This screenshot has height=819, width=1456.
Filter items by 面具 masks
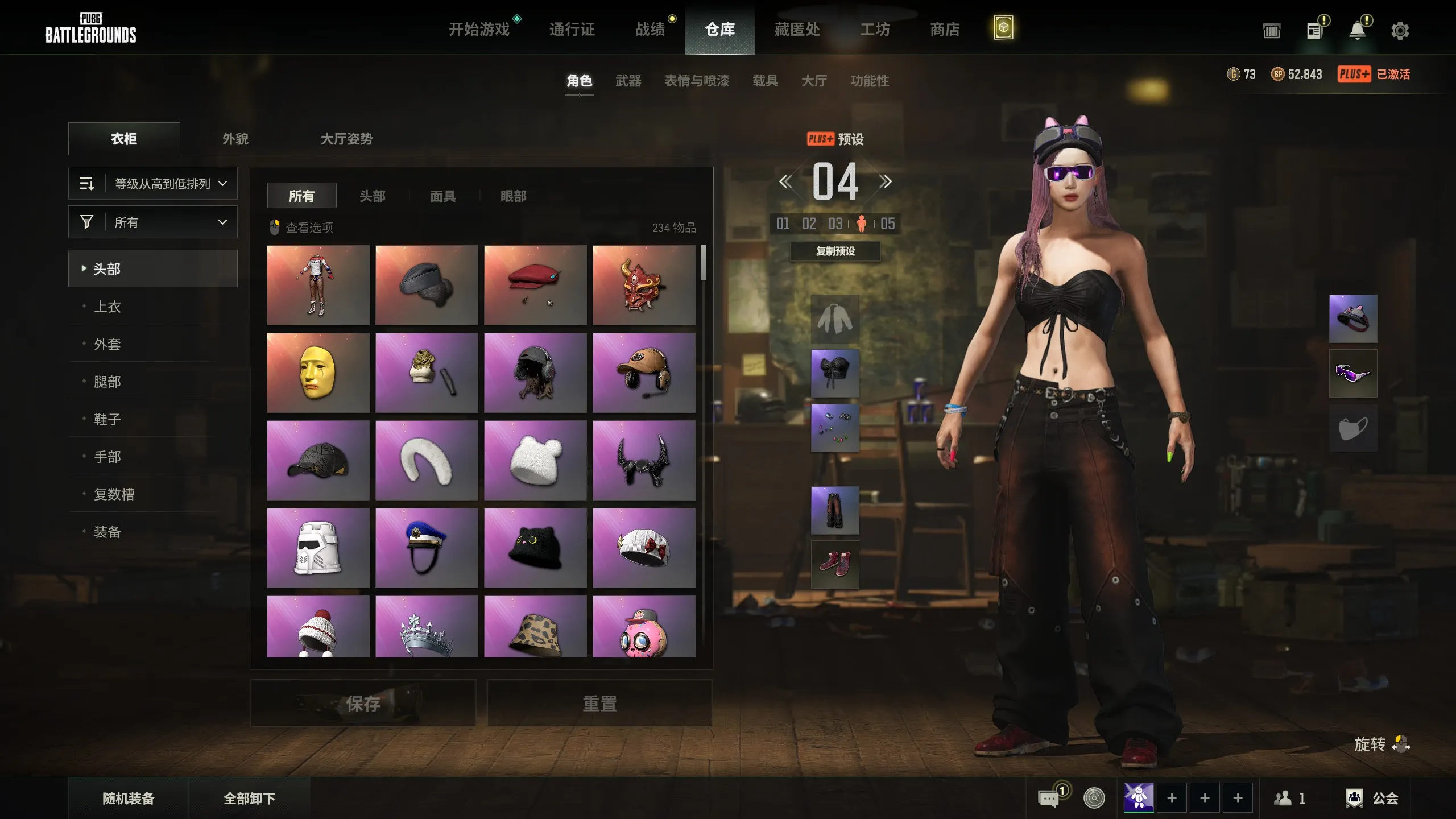[442, 196]
